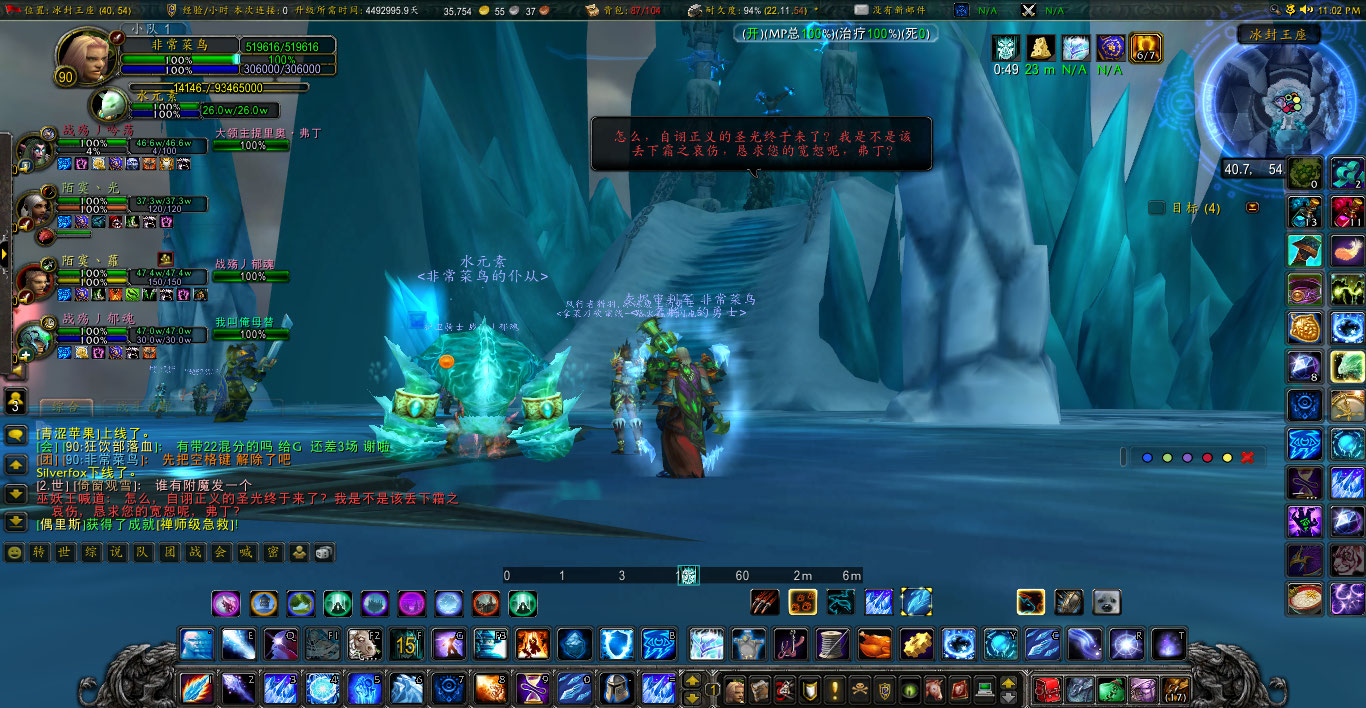Click the dice roll button
Viewport: 1366px width, 708px height.
(x=324, y=553)
